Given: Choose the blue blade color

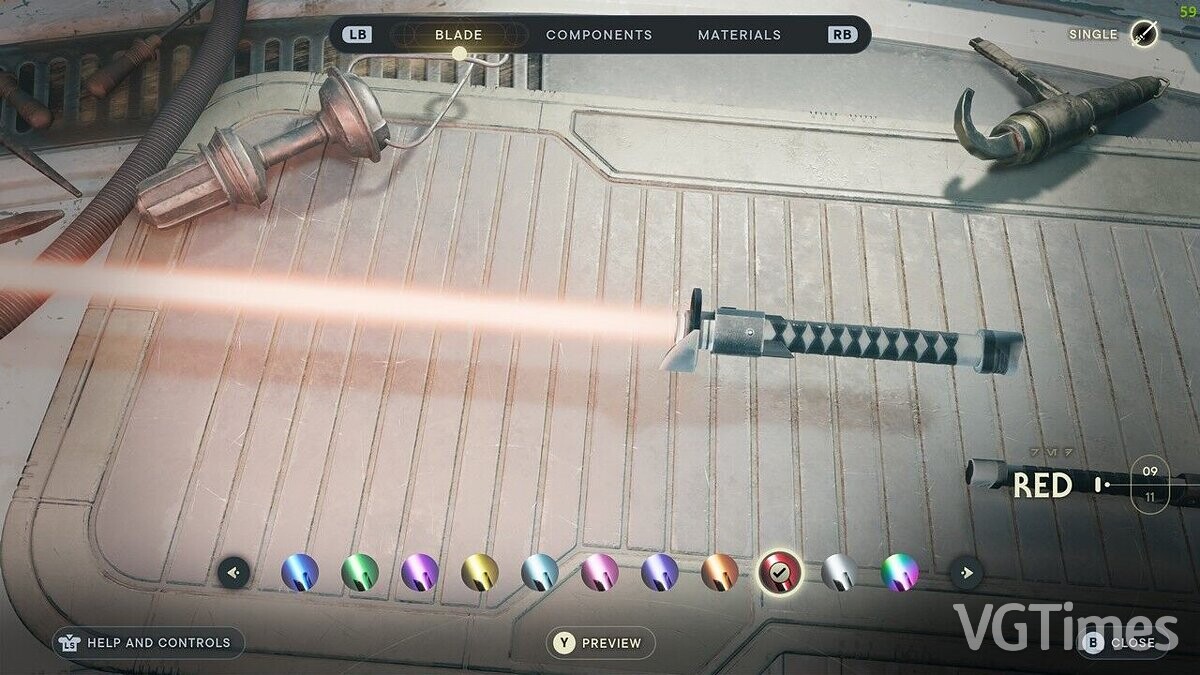Looking at the screenshot, I should click(300, 572).
